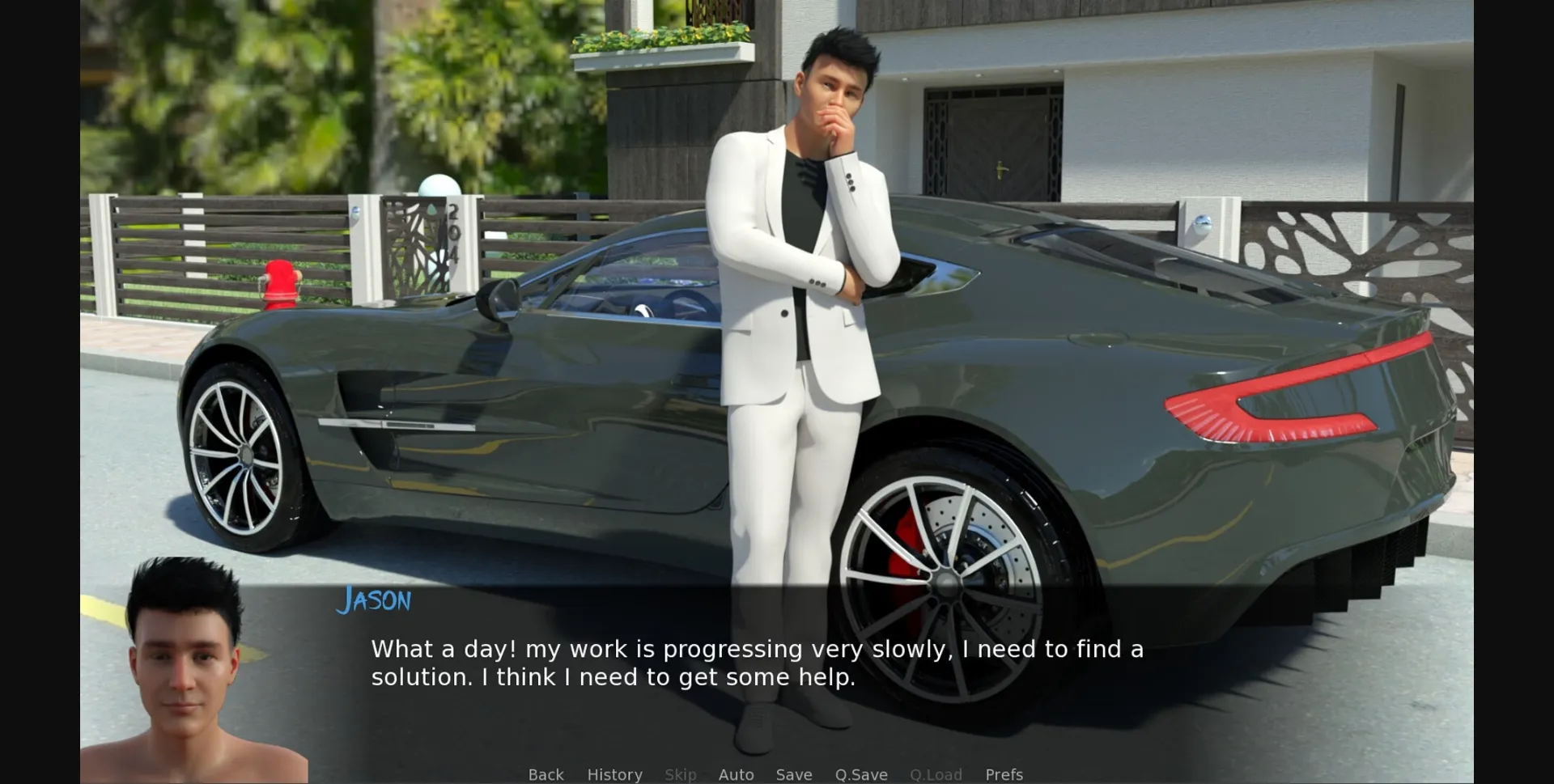This screenshot has width=1554, height=784.
Task: Enable Skip mode
Action: 680,774
